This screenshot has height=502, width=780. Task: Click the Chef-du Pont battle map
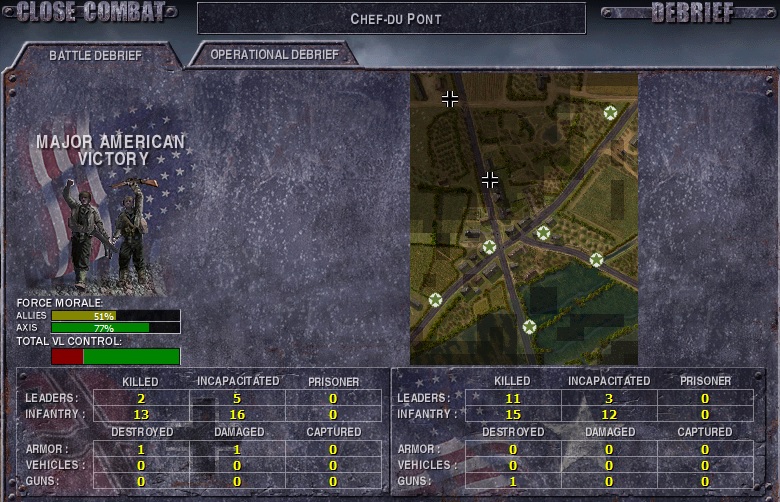pos(524,218)
